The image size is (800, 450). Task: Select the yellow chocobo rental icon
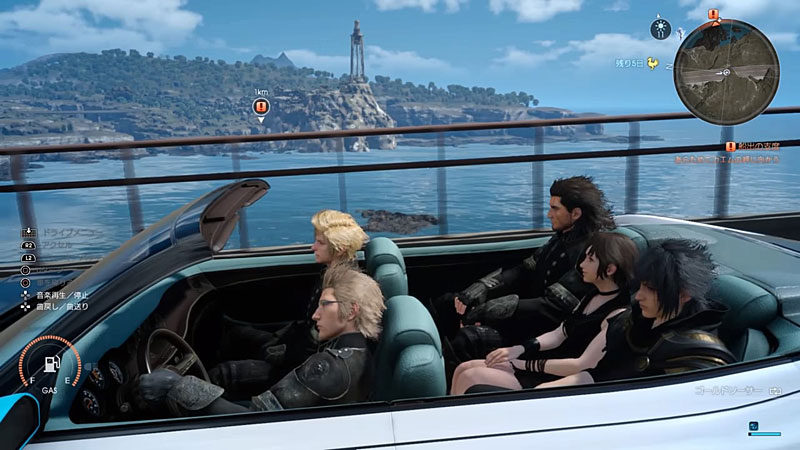654,64
